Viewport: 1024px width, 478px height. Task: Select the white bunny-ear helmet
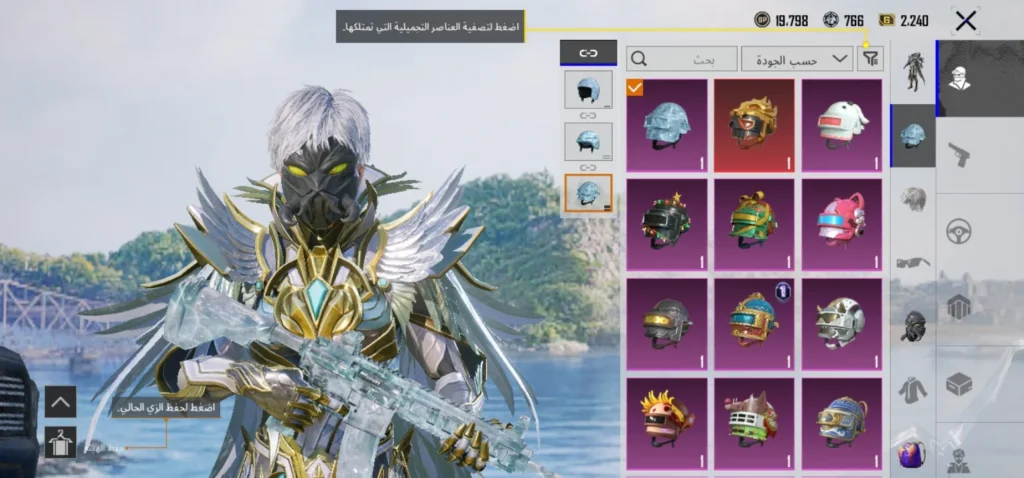(841, 125)
